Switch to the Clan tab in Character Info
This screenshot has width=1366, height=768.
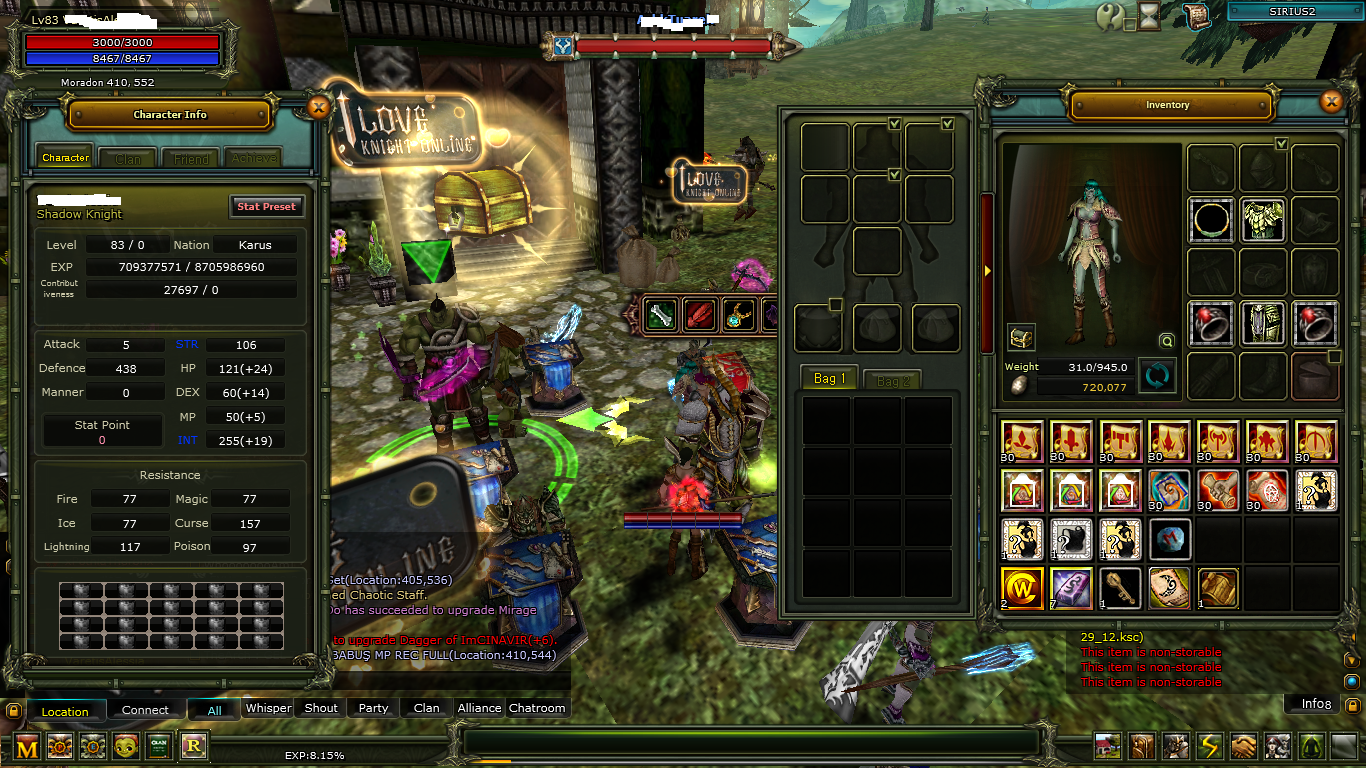click(128, 158)
